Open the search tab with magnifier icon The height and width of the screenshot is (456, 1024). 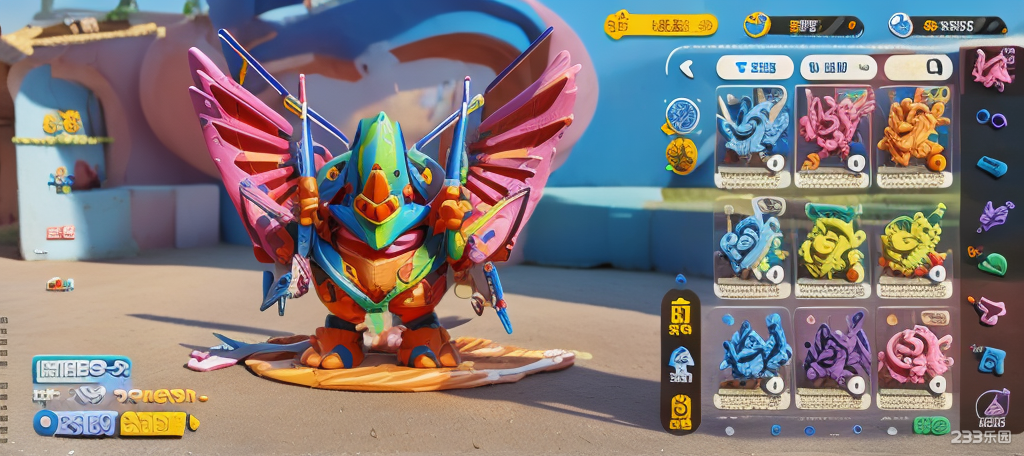(x=918, y=68)
